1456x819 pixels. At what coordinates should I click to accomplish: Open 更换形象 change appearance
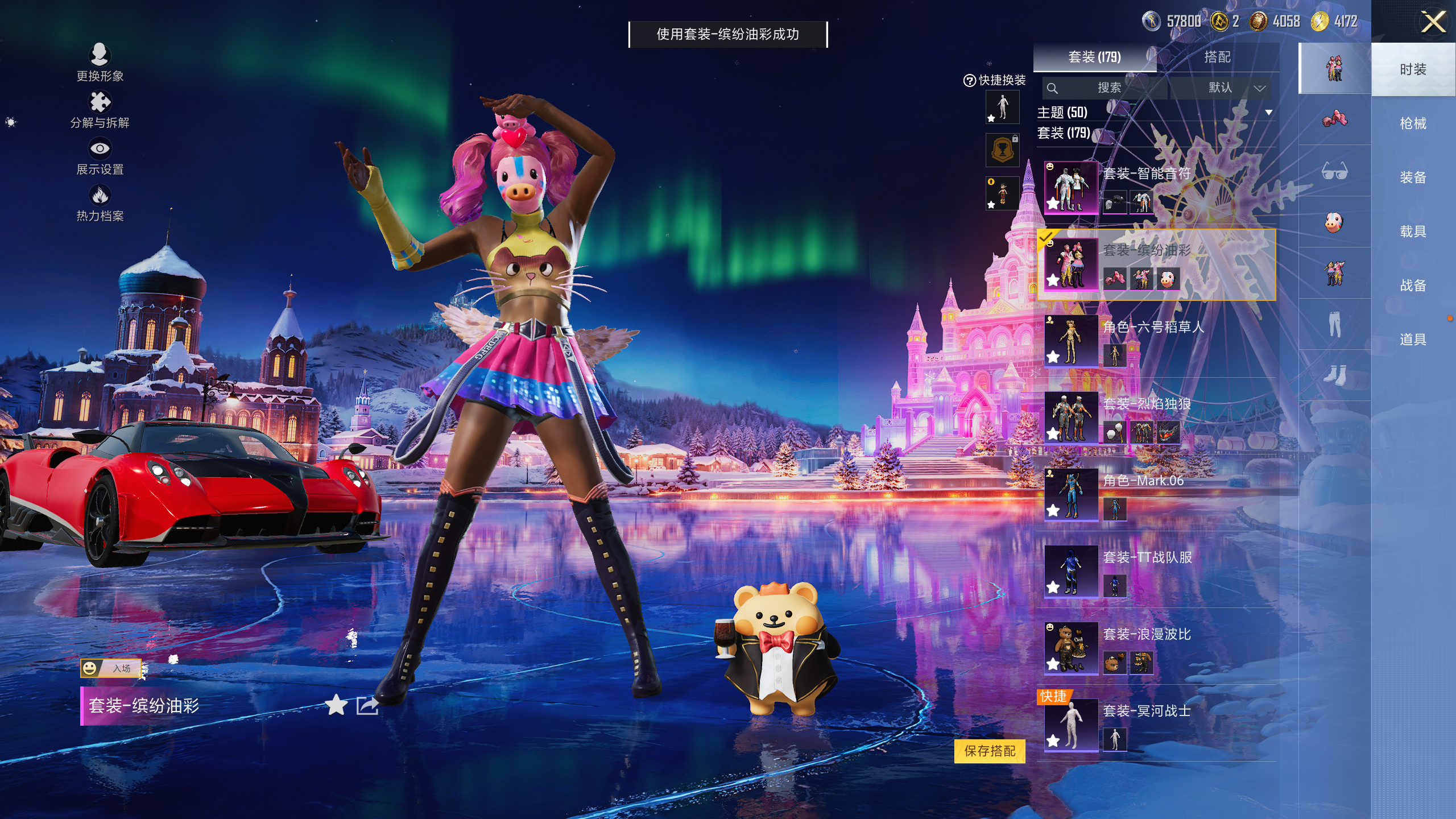[100, 63]
